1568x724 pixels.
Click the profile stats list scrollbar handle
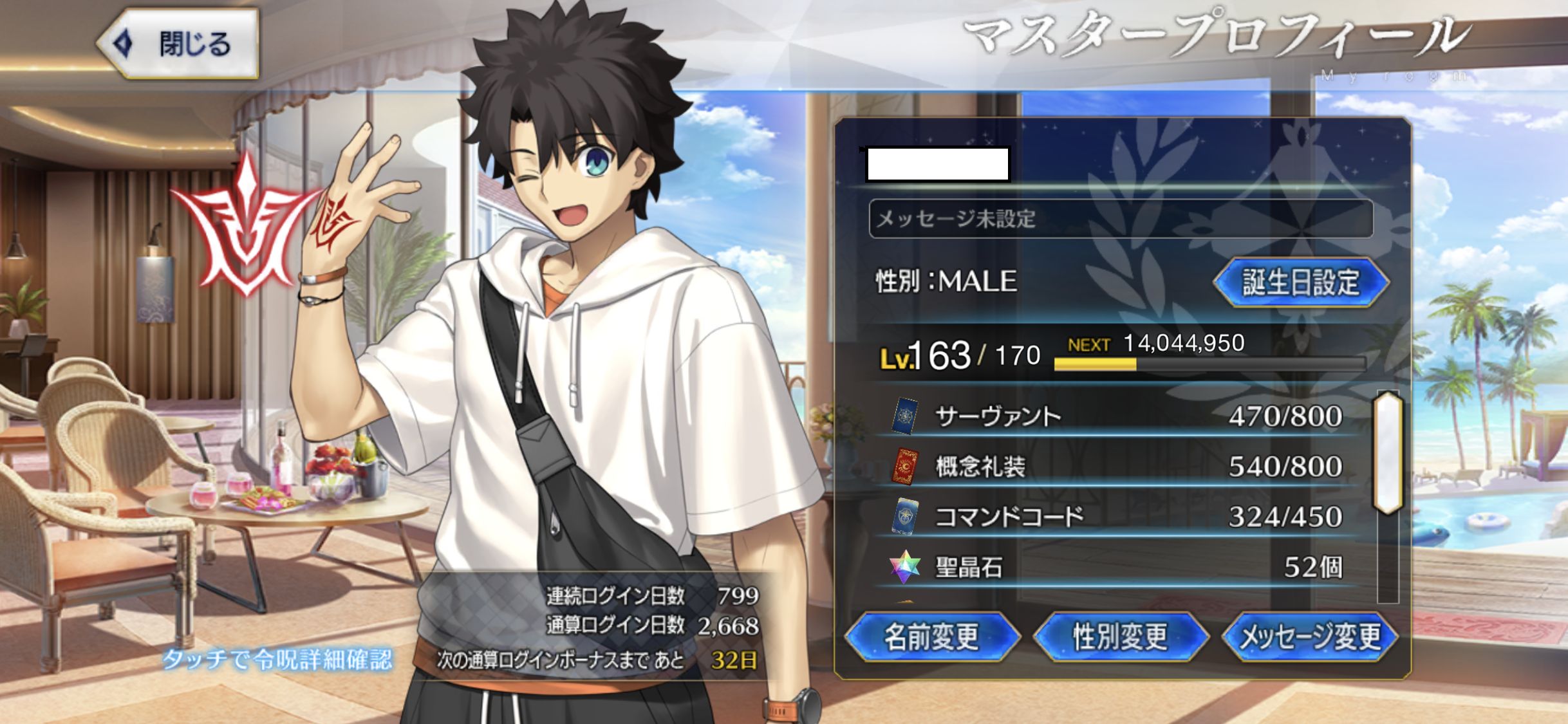coord(1388,452)
